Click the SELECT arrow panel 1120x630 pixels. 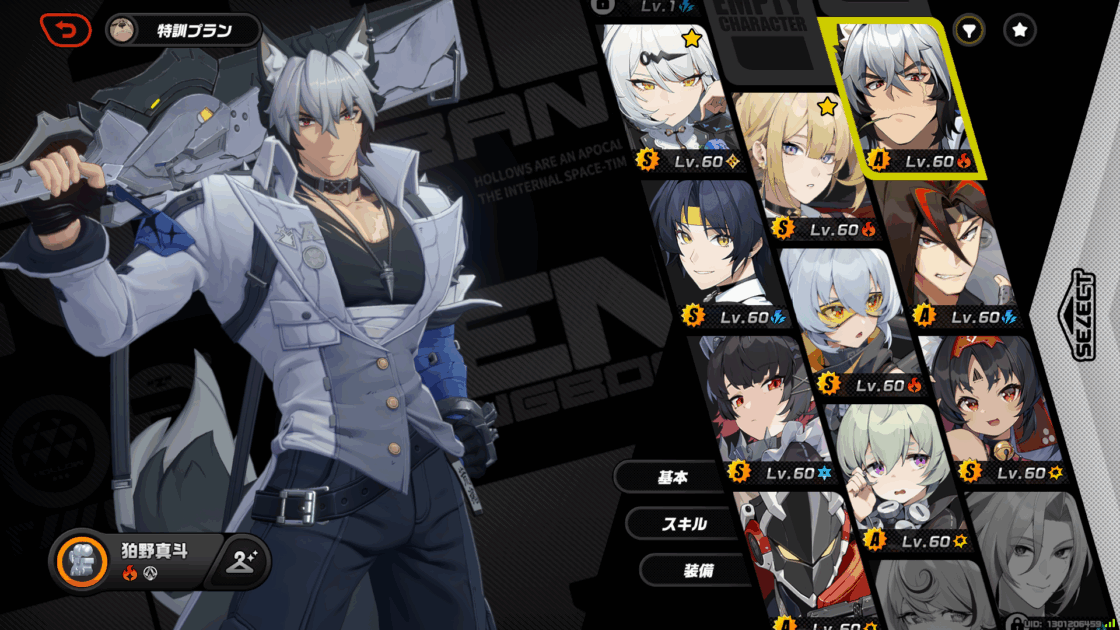click(x=1084, y=315)
